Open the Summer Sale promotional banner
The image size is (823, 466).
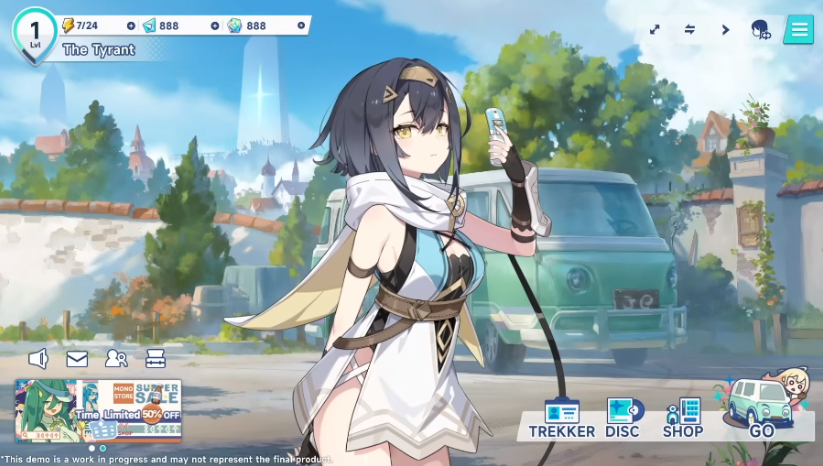(x=98, y=410)
